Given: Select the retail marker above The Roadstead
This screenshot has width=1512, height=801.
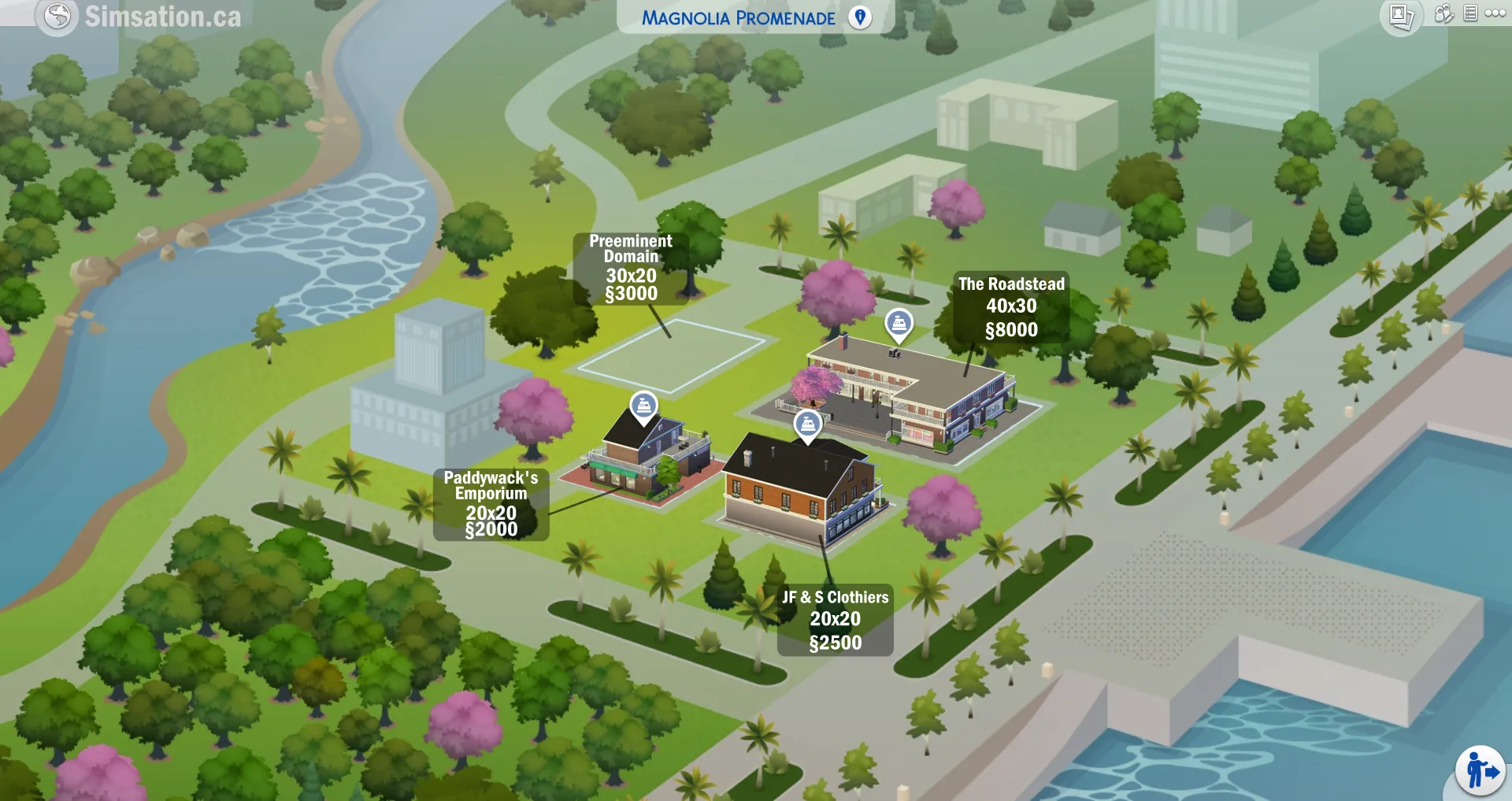Looking at the screenshot, I should point(898,321).
